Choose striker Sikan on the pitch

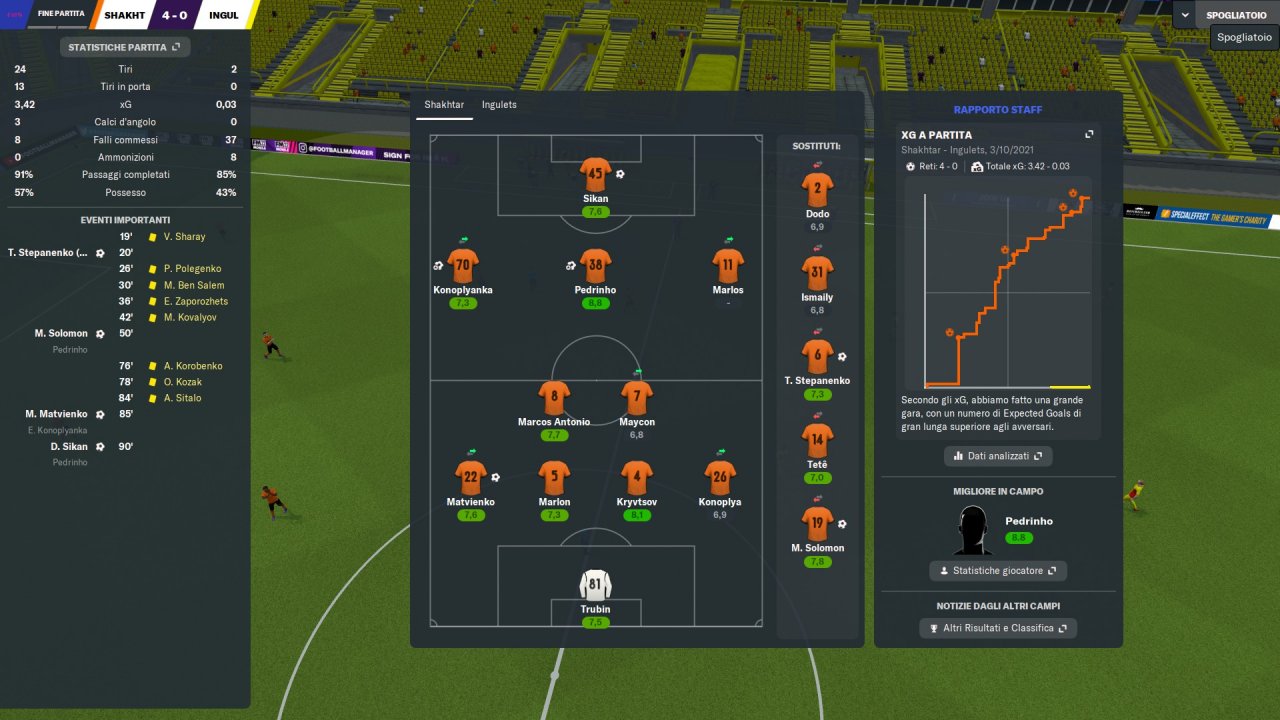point(595,175)
